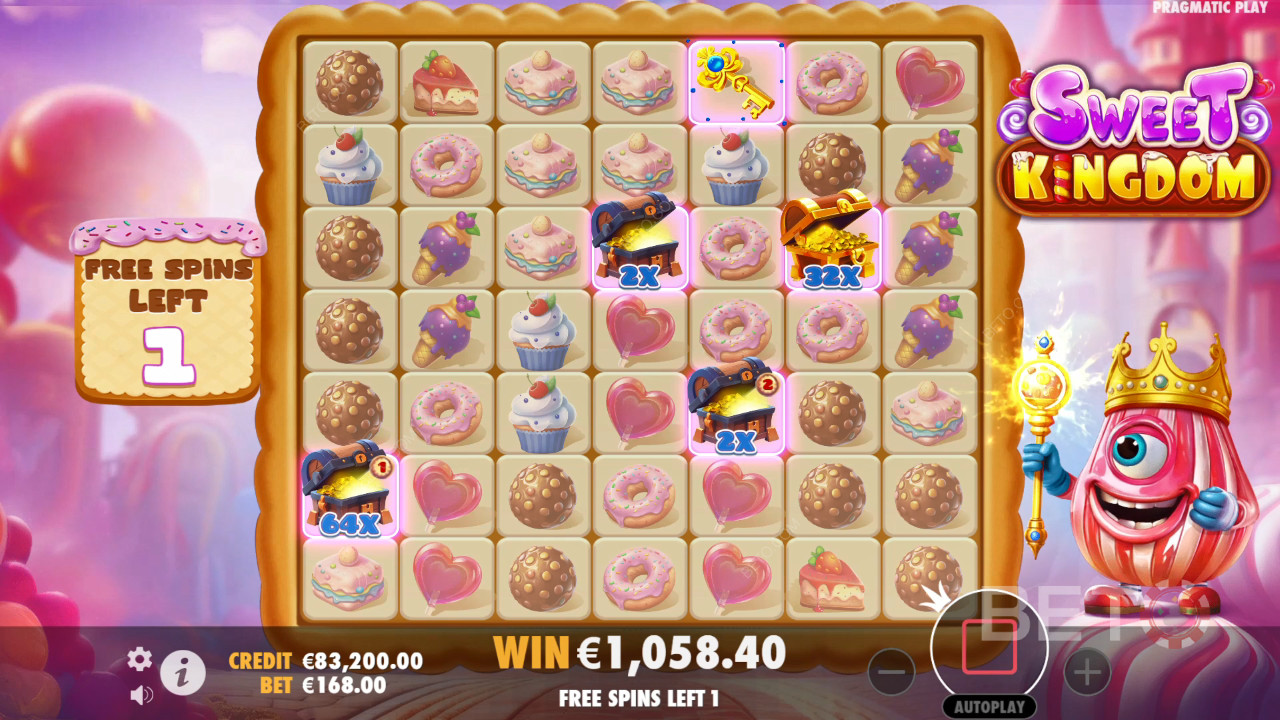The image size is (1280, 720).
Task: Decrease the bet with minus button
Action: (890, 672)
